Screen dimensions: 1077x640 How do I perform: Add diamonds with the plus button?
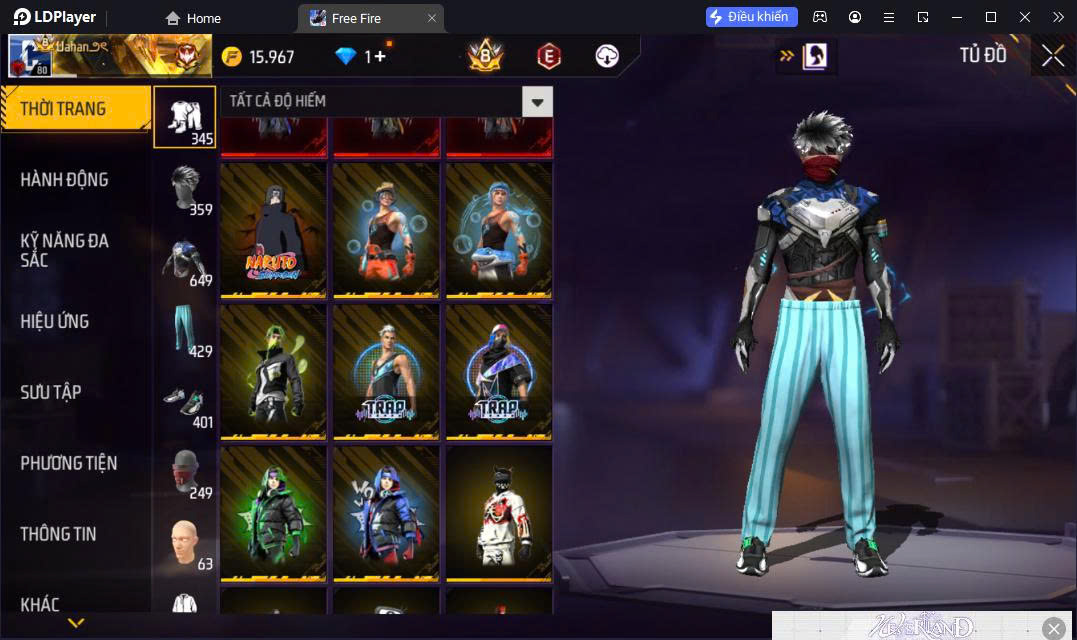pyautogui.click(x=380, y=57)
